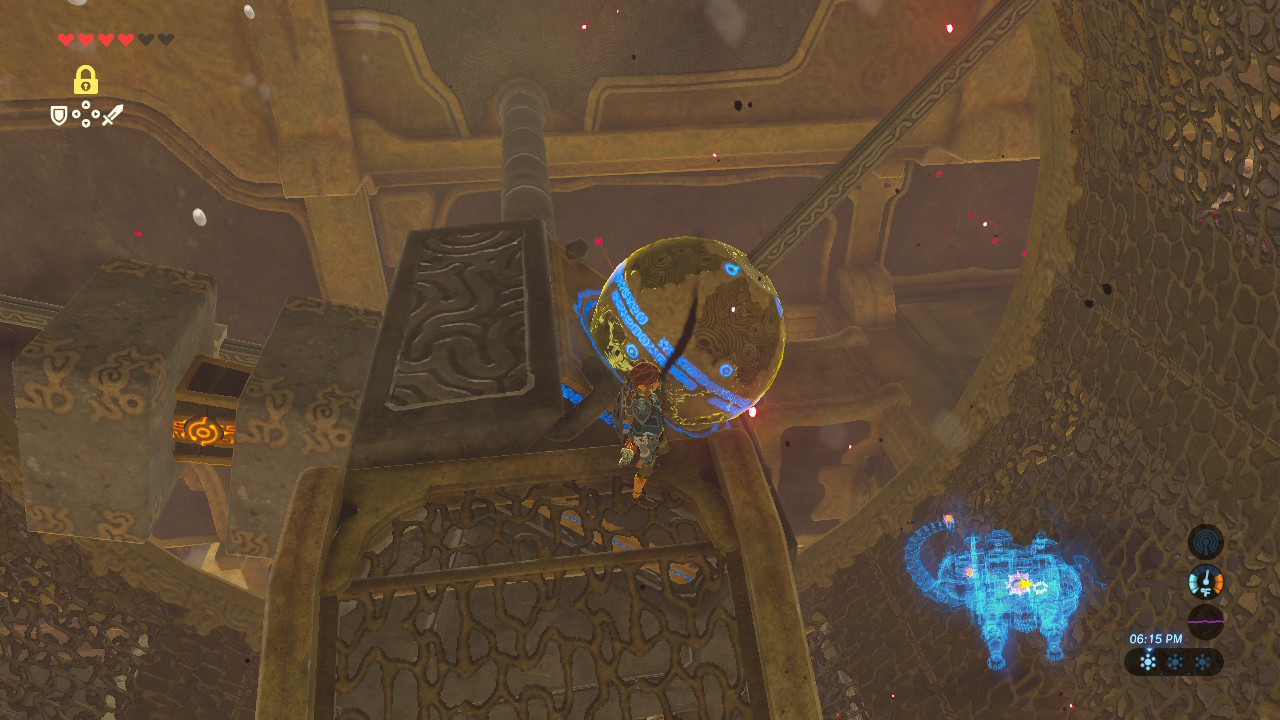Click the middle weather forecast snowflake
Screen dimensions: 1280x720
1175,661
